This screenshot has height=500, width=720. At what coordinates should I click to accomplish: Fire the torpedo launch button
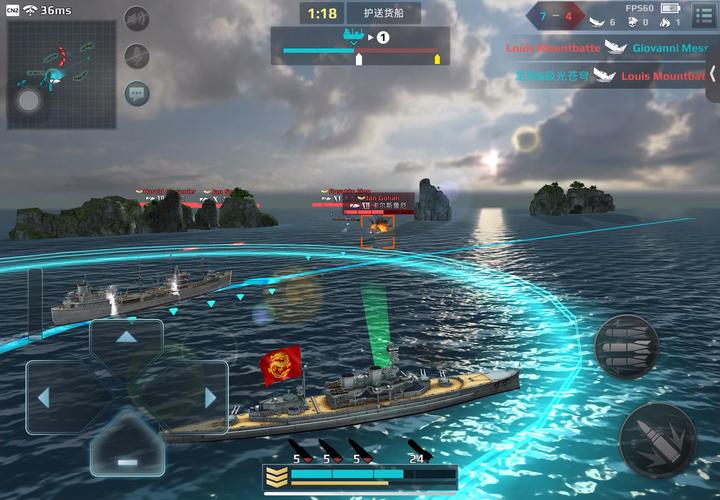626,347
